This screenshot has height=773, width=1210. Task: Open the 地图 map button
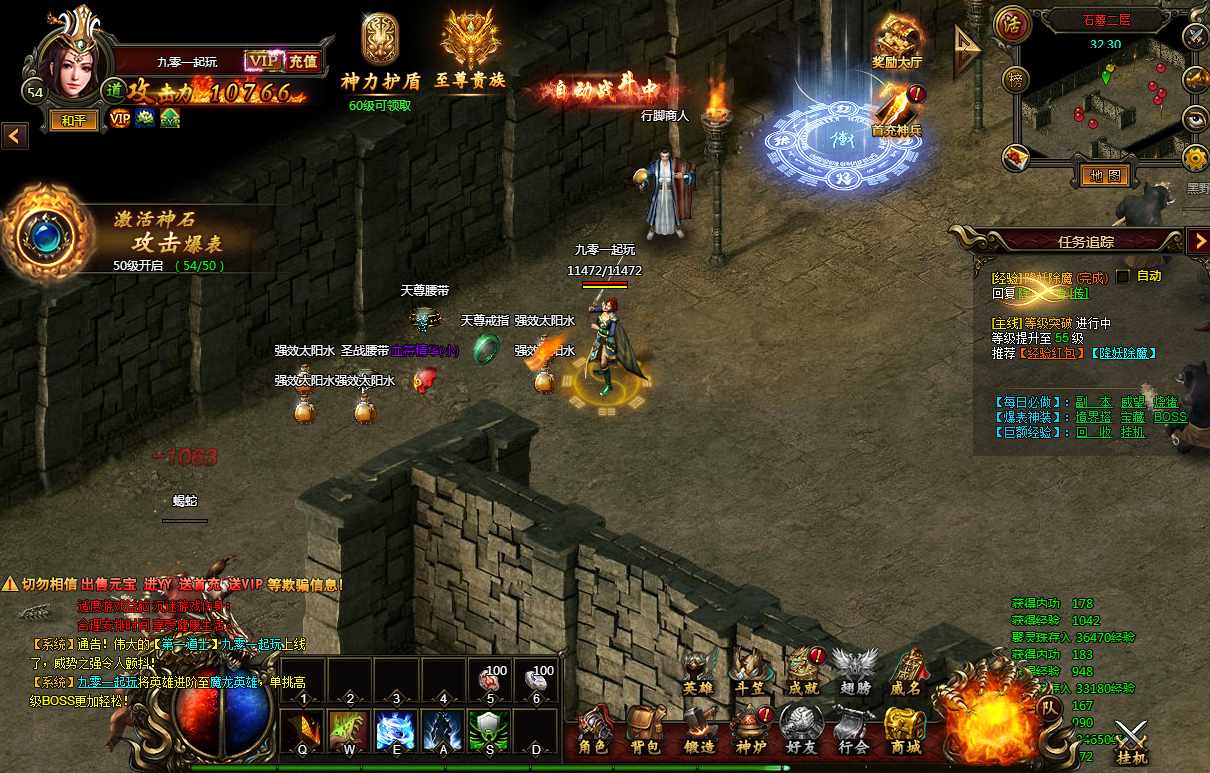click(1105, 176)
